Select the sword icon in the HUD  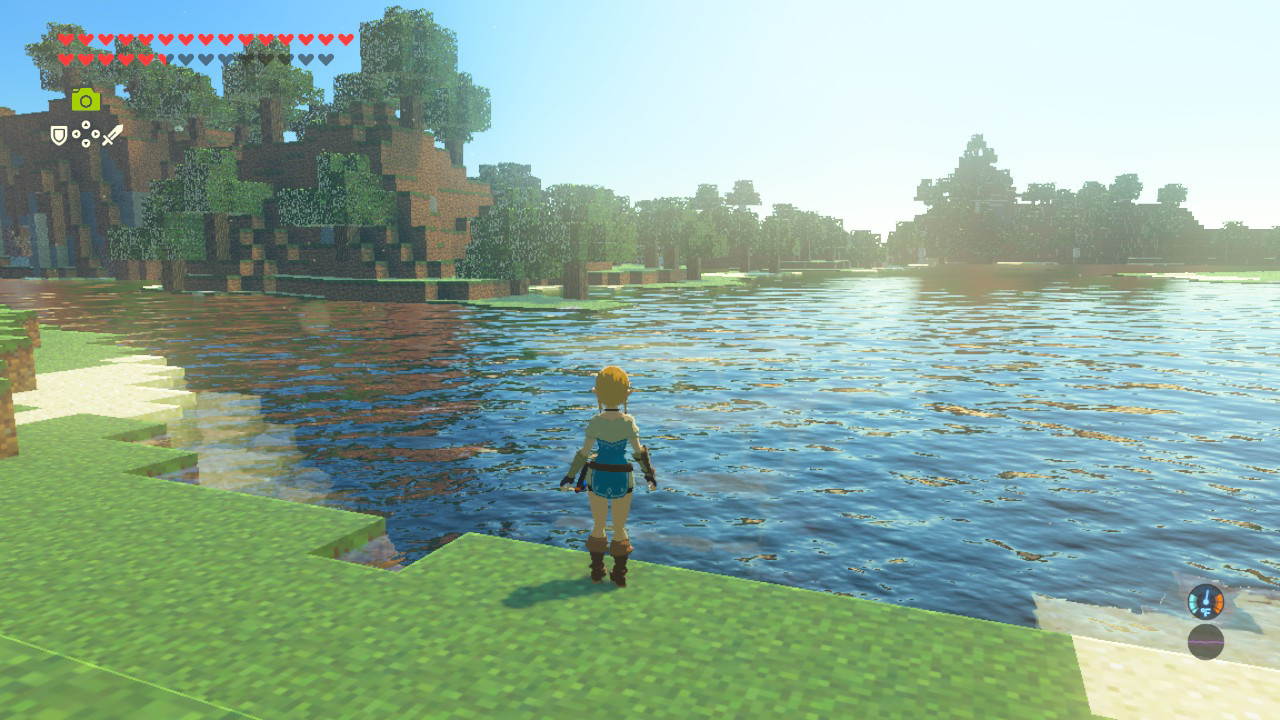pos(112,134)
